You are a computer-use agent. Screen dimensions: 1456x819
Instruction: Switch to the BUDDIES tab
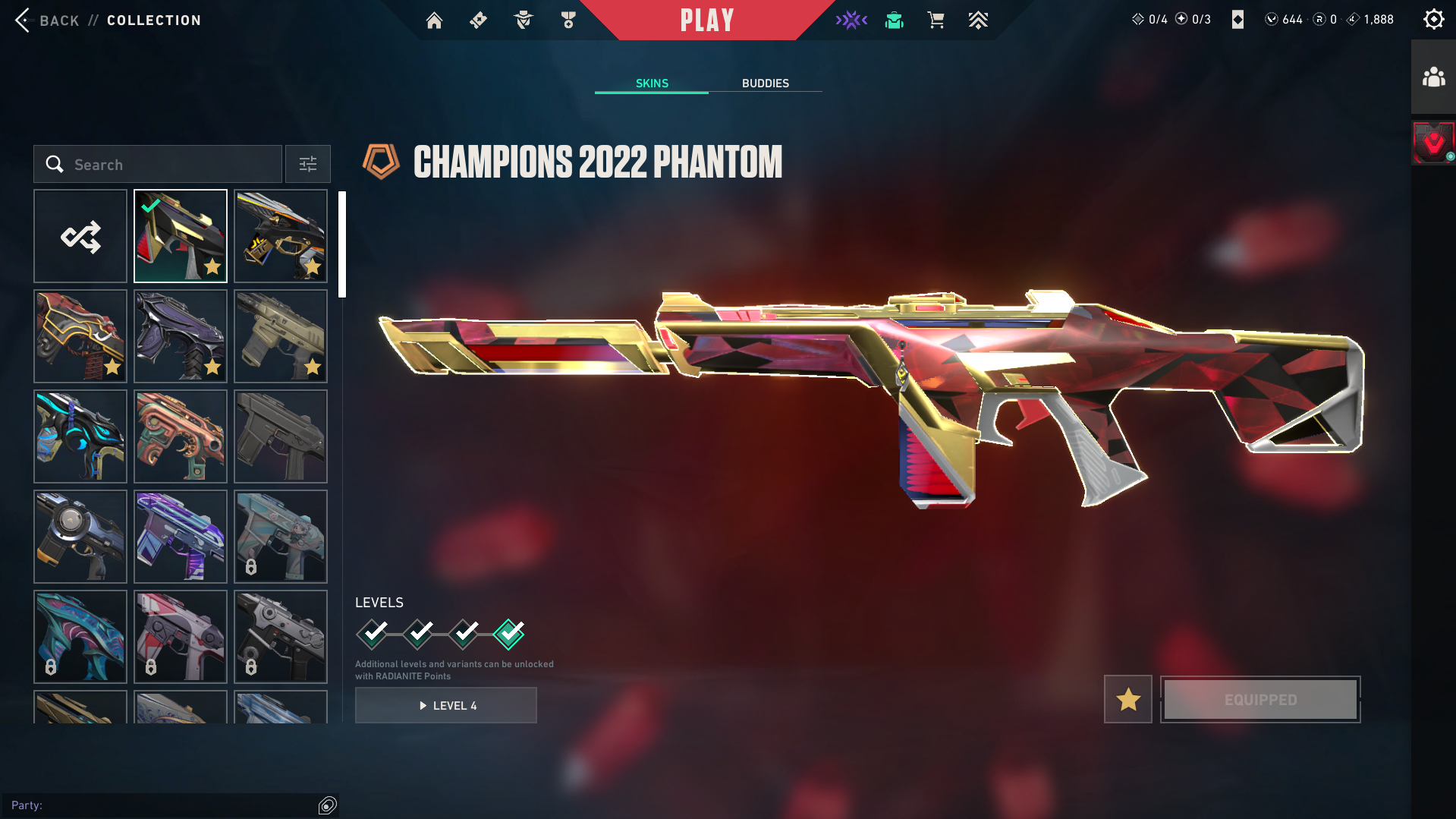click(x=765, y=83)
